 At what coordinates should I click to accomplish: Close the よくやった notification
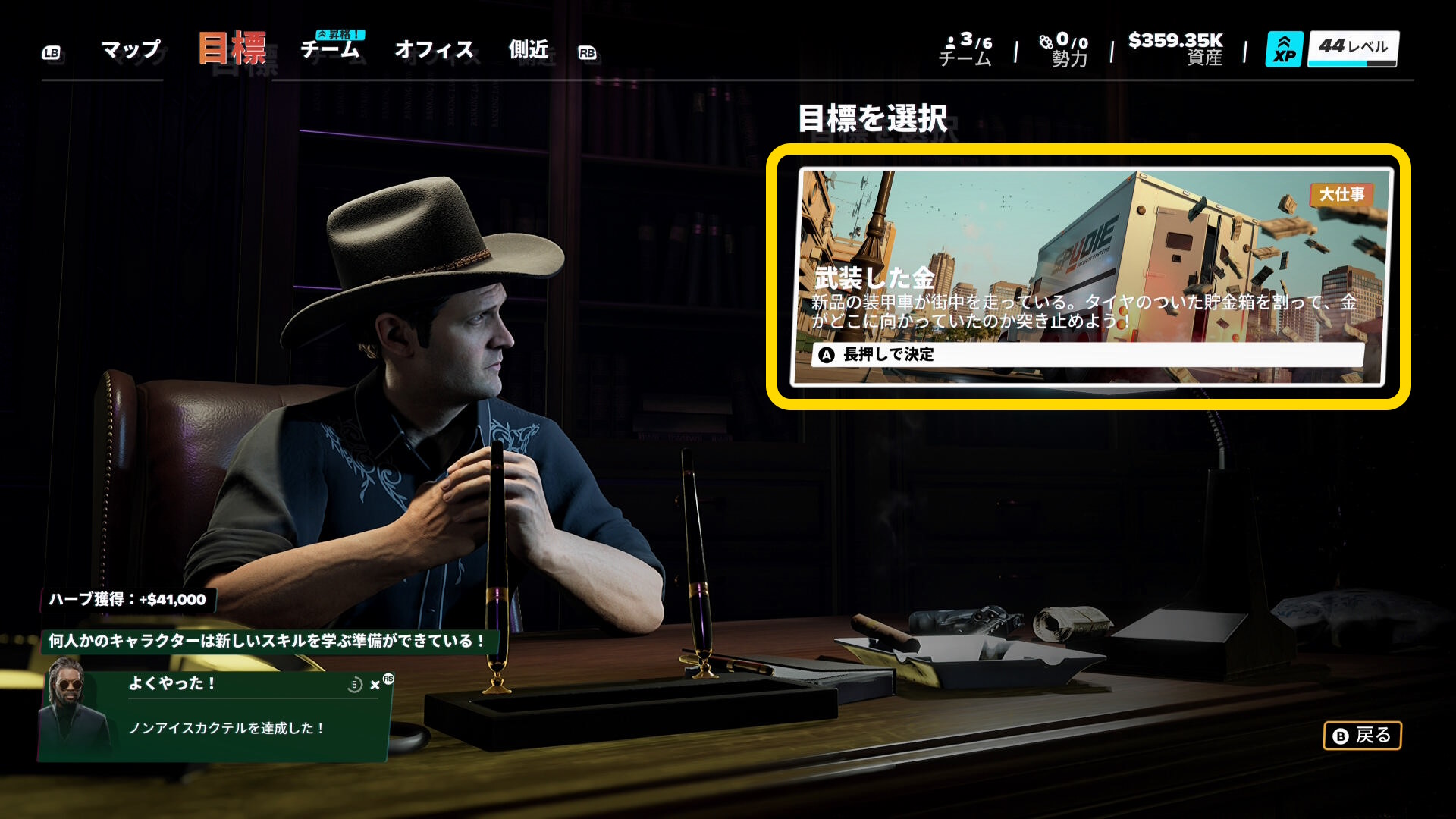tap(375, 685)
